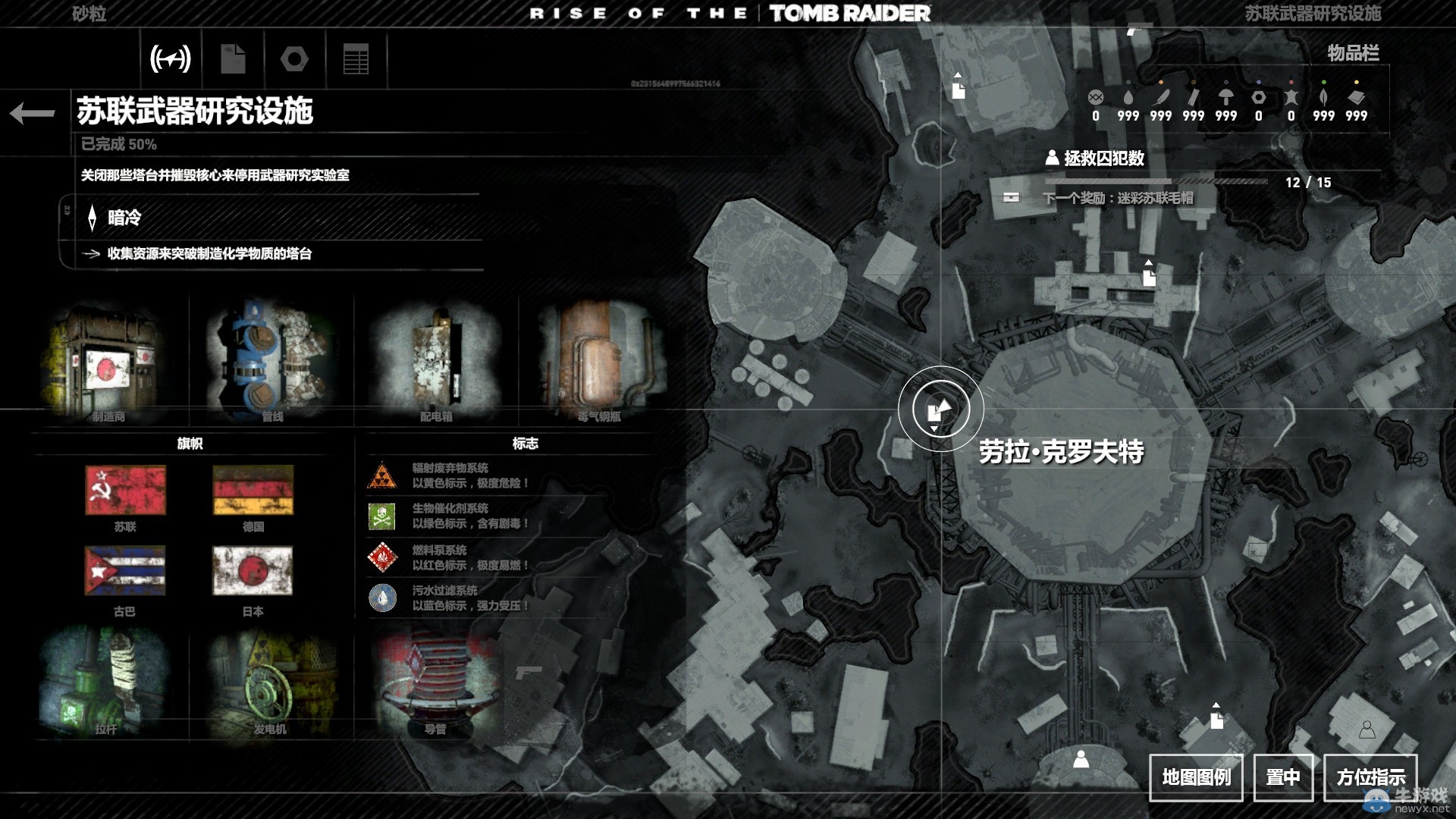Pick the 日本 Japanese flag
1456x819 pixels.
click(253, 571)
